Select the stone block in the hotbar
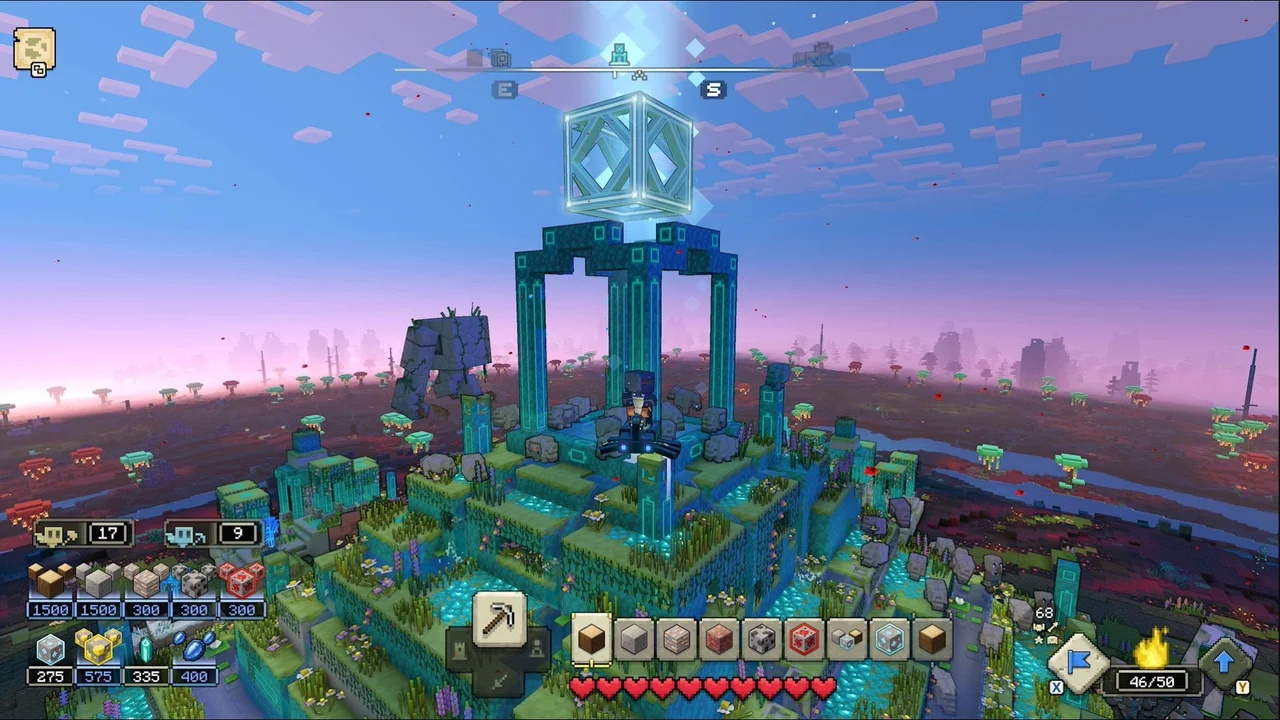Viewport: 1280px width, 720px height. pos(633,640)
